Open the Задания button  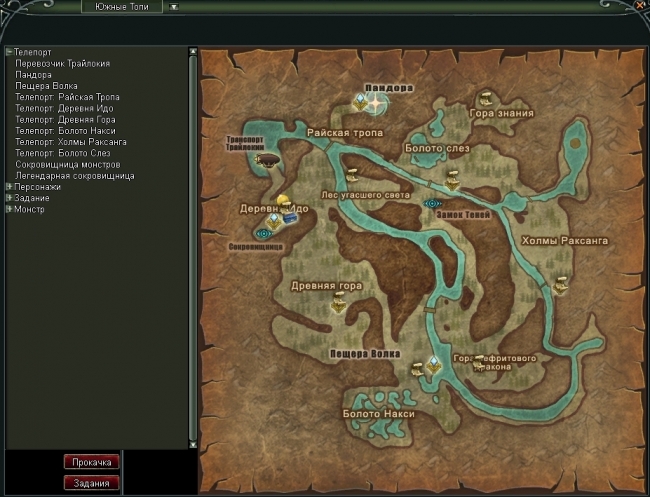(x=92, y=482)
